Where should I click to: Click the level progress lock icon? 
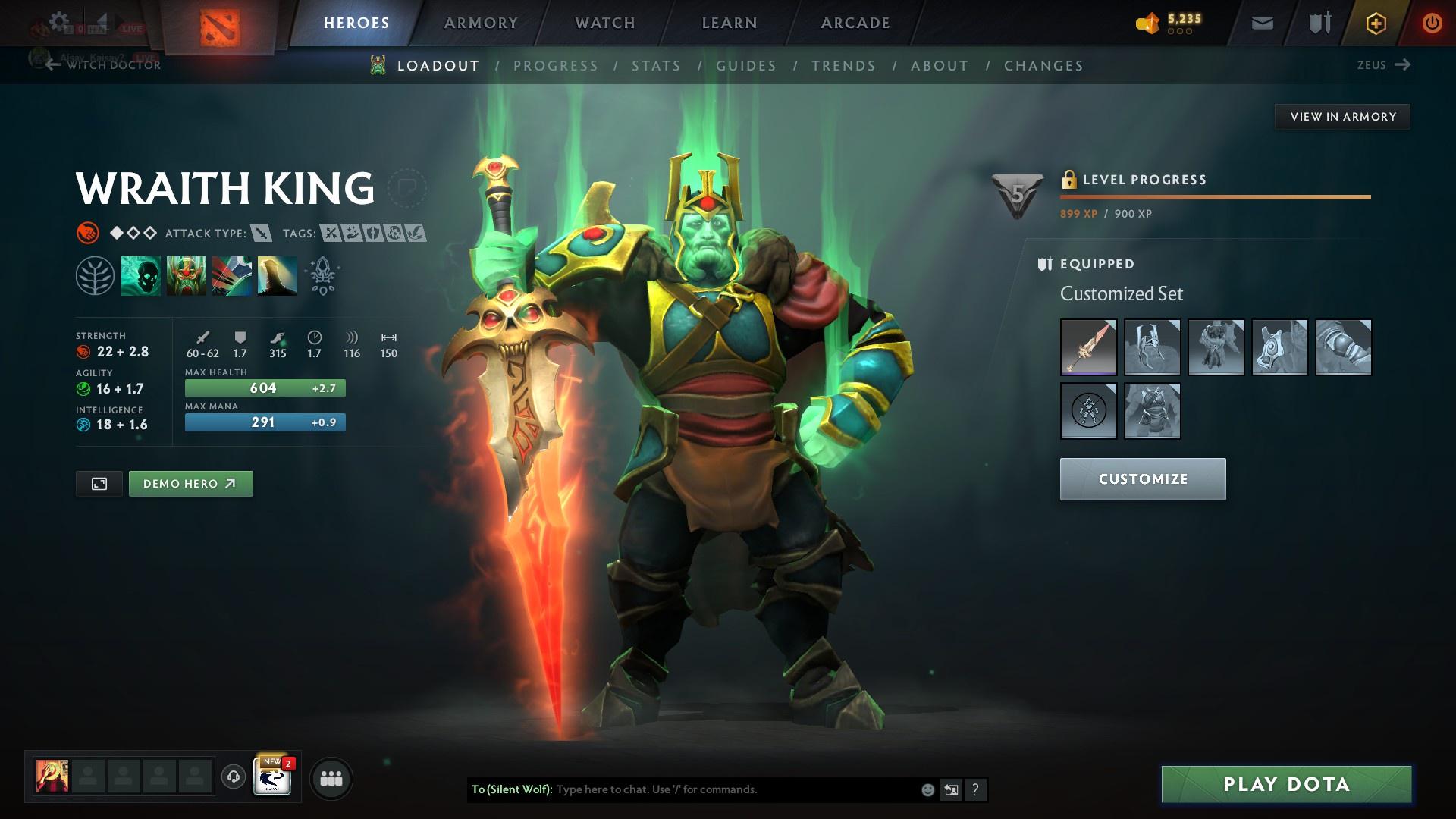[x=1070, y=180]
